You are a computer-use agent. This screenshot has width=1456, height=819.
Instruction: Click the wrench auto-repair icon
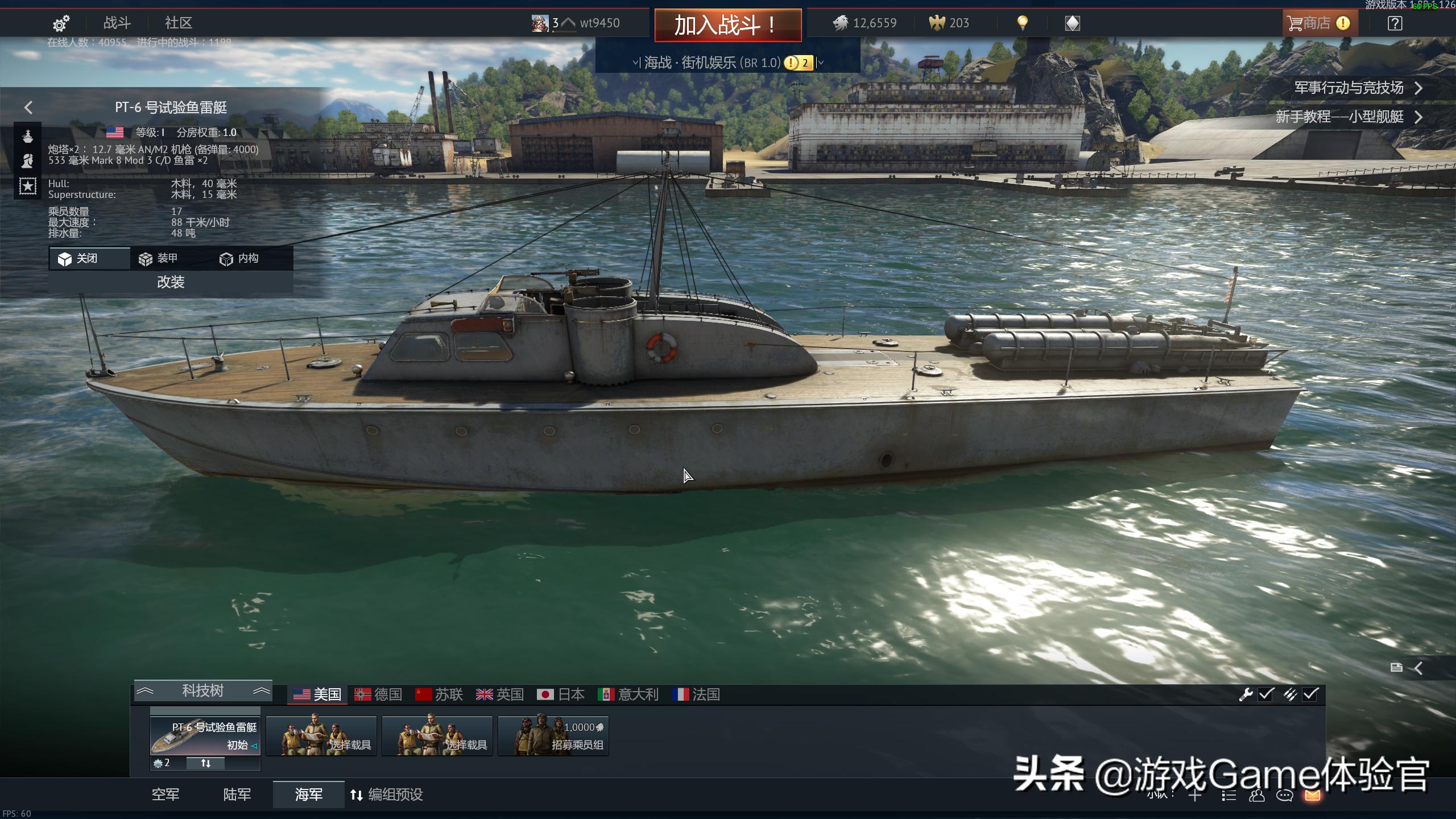(x=1246, y=694)
